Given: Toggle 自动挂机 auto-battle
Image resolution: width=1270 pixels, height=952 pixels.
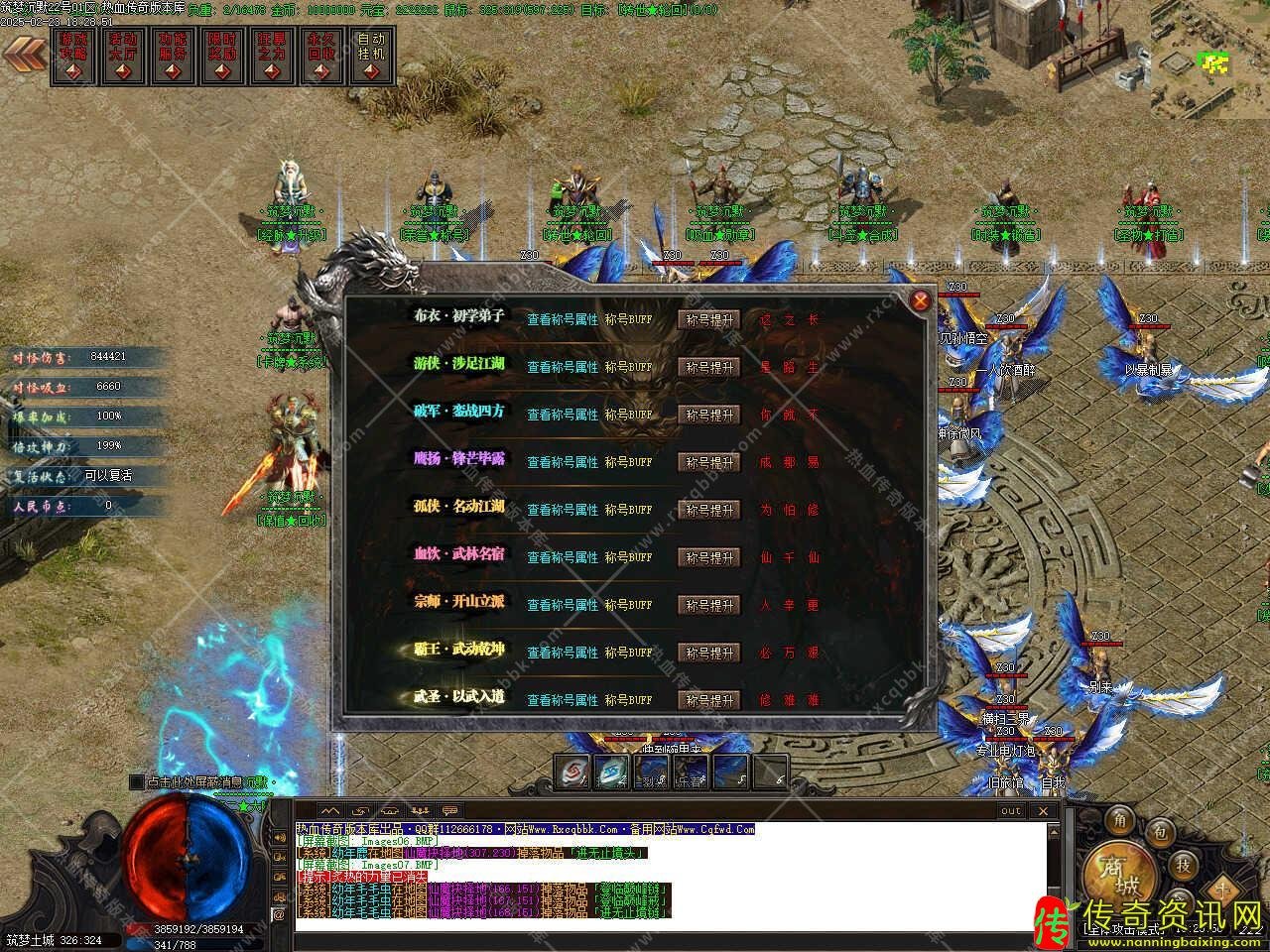Looking at the screenshot, I should 371,57.
